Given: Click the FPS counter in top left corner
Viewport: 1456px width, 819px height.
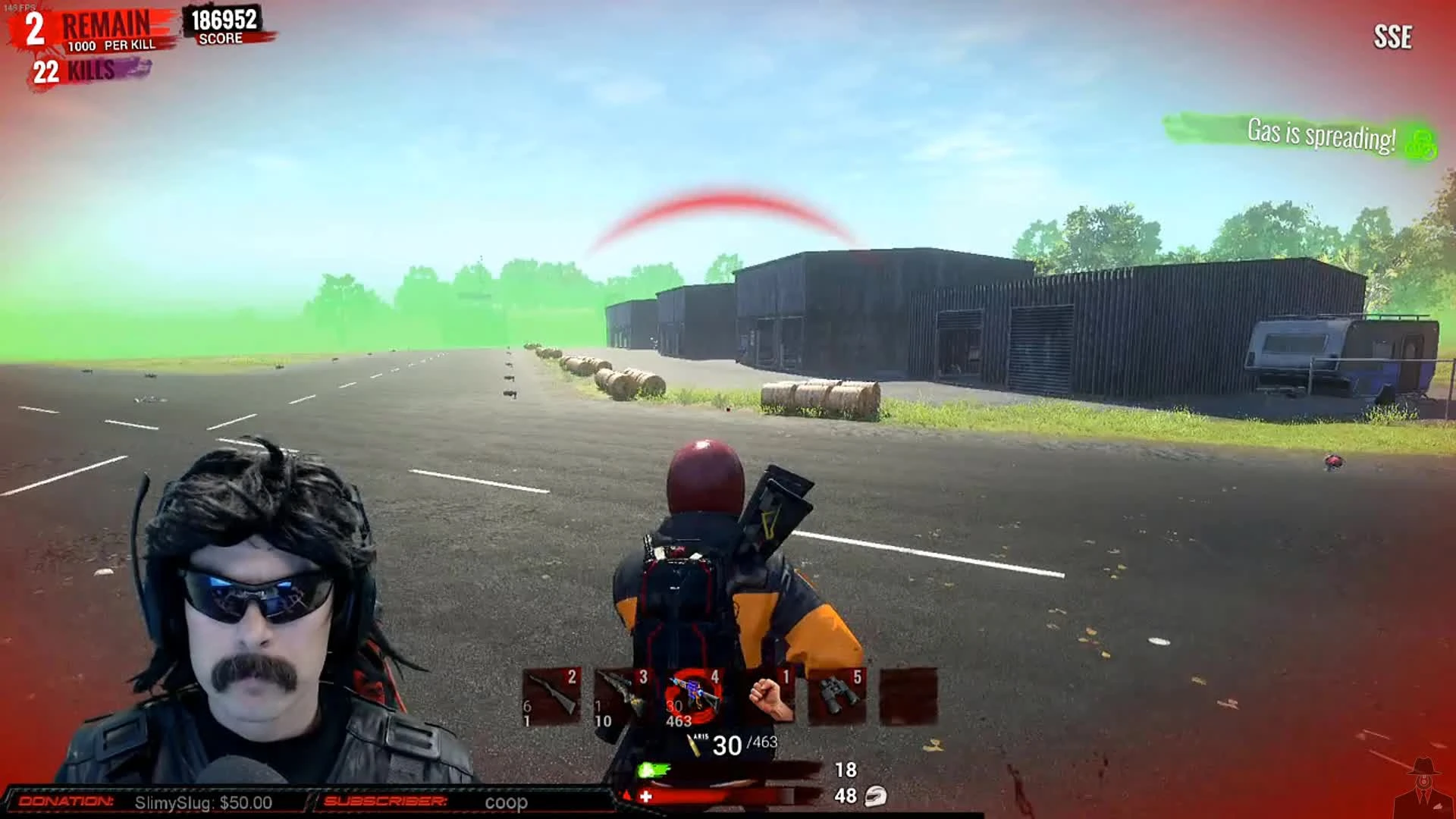Looking at the screenshot, I should [17, 6].
